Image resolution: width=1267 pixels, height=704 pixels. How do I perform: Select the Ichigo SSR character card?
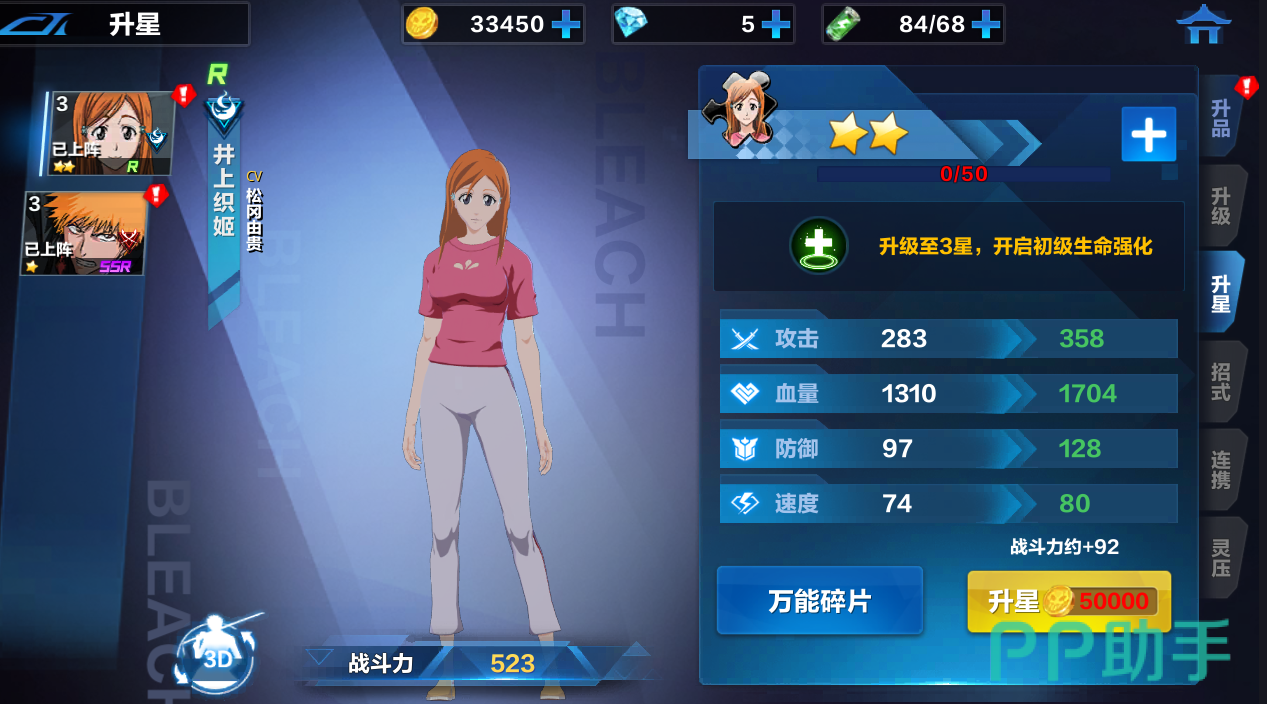pyautogui.click(x=85, y=234)
